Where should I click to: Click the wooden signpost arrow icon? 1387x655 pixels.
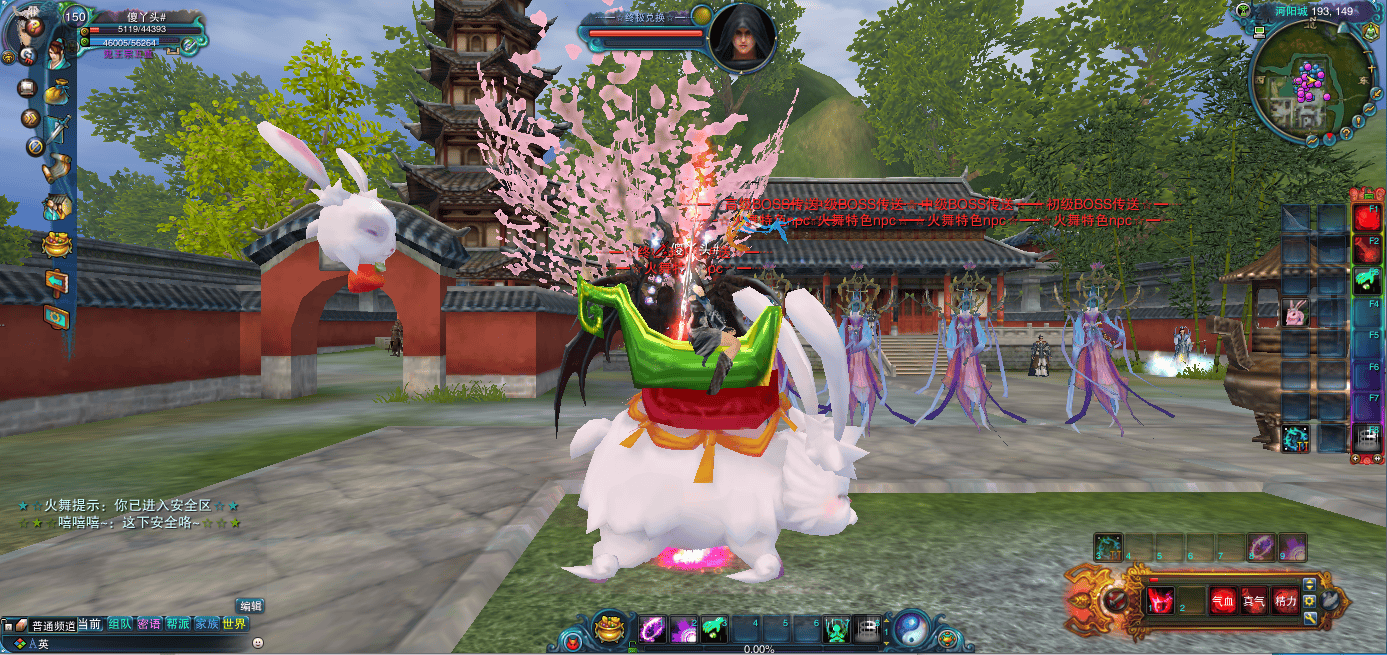(56, 281)
